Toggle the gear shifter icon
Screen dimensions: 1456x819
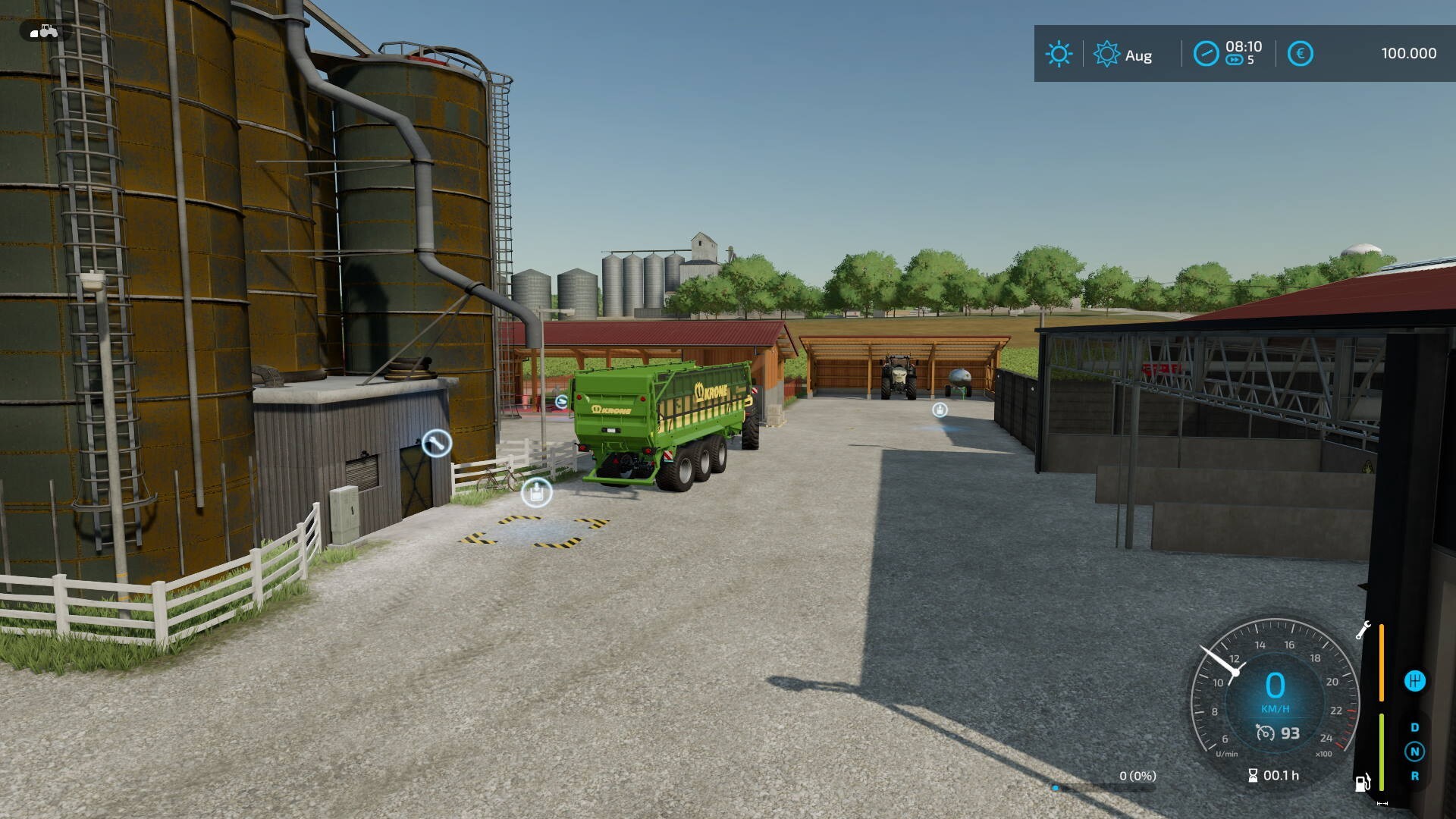tap(1414, 681)
